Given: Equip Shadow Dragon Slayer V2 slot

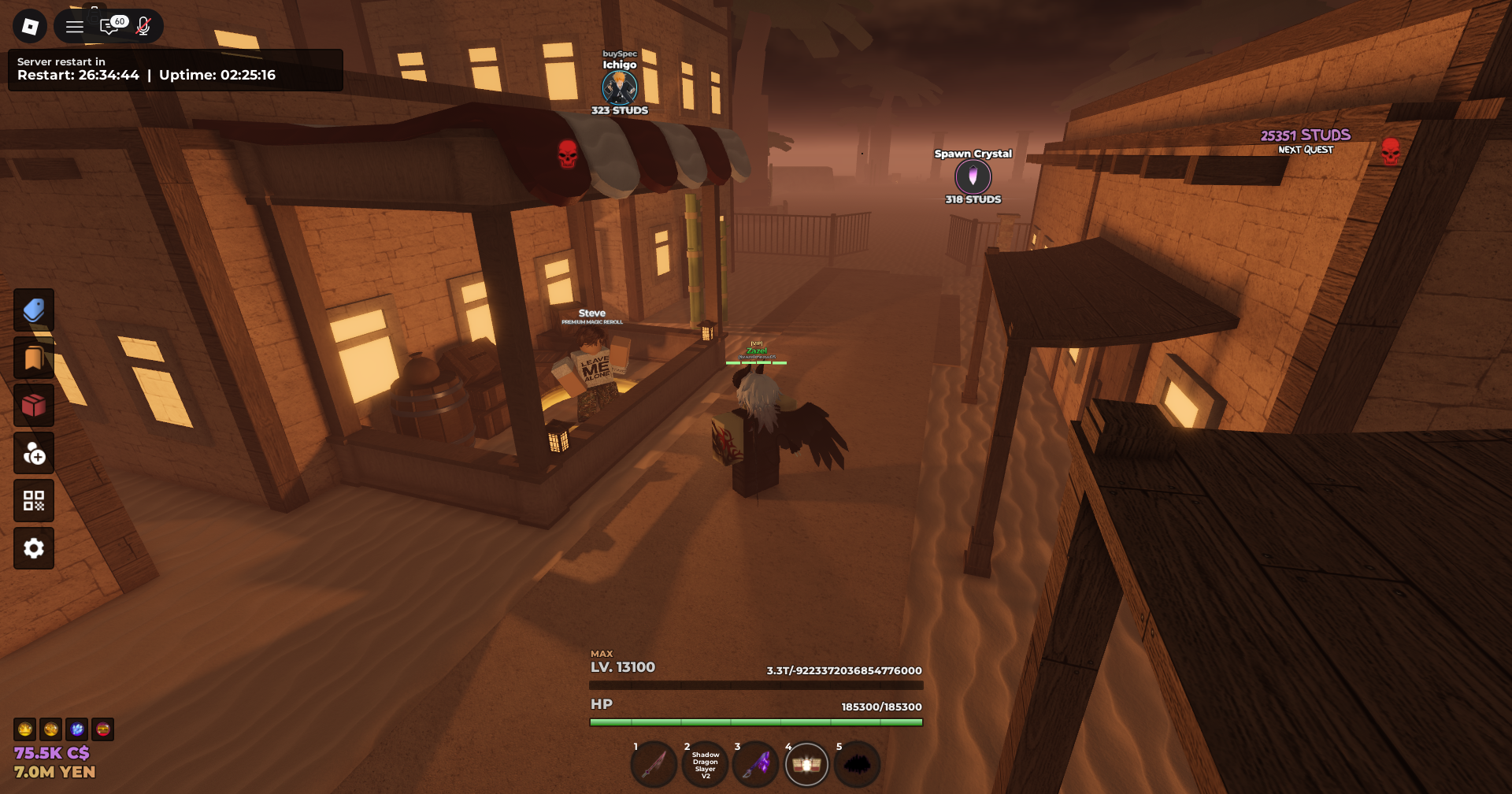Looking at the screenshot, I should (706, 764).
